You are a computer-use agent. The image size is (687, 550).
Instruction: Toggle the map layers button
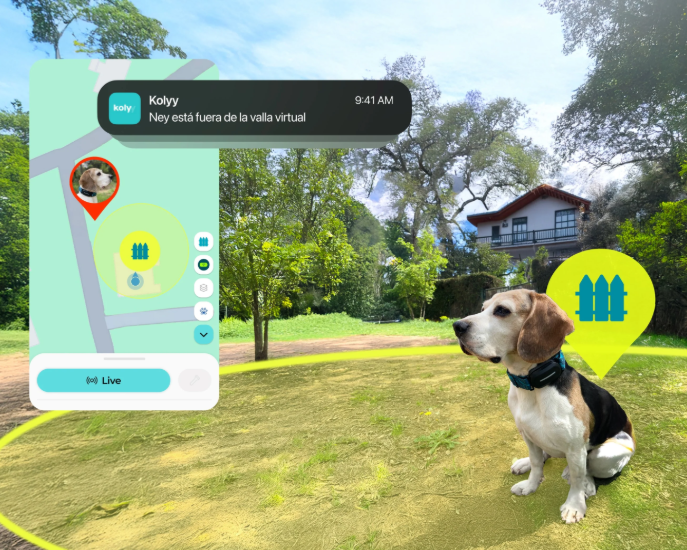[203, 288]
